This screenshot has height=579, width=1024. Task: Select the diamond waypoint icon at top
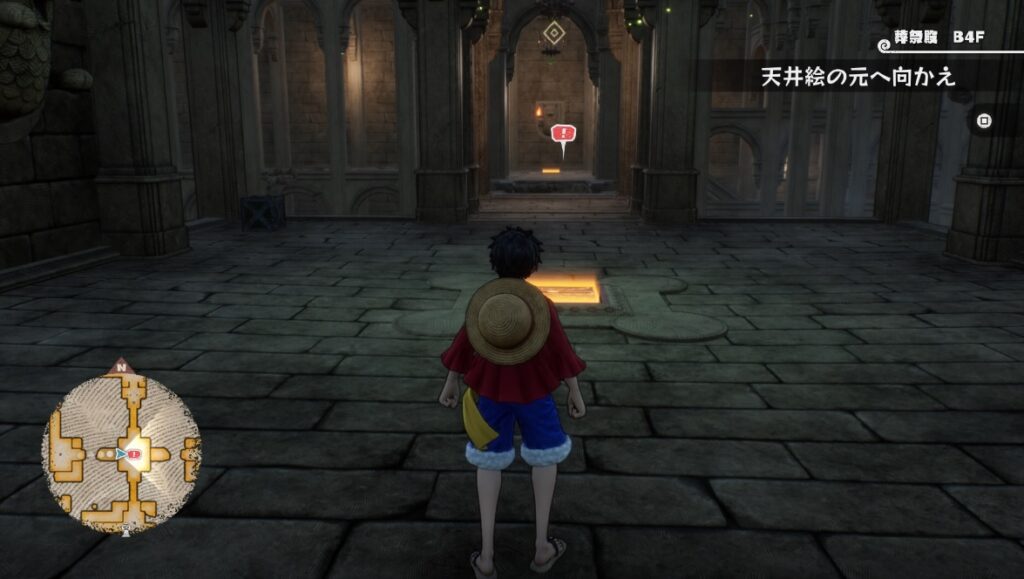(551, 34)
